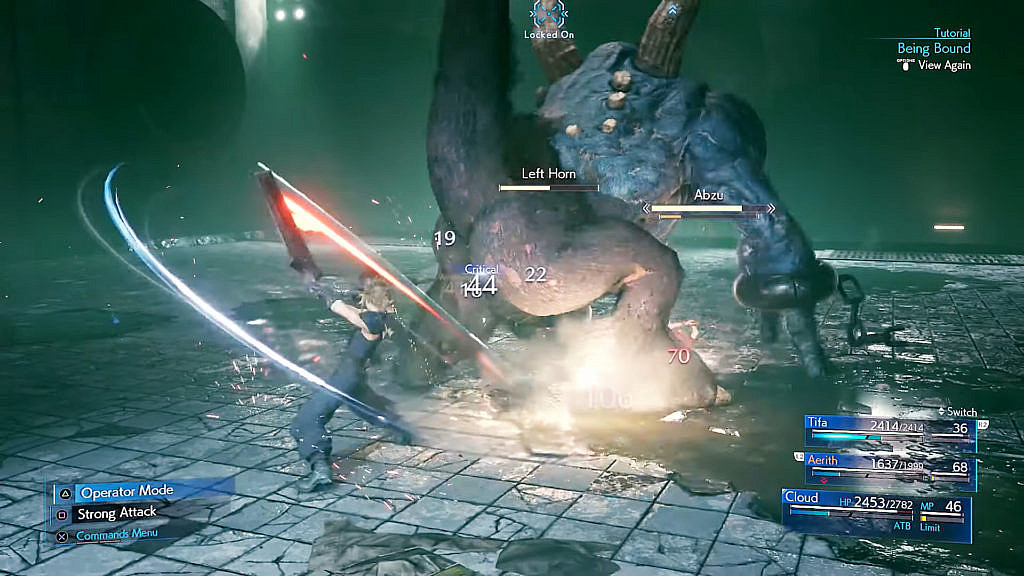Choose the Strong Attack command

click(x=118, y=513)
